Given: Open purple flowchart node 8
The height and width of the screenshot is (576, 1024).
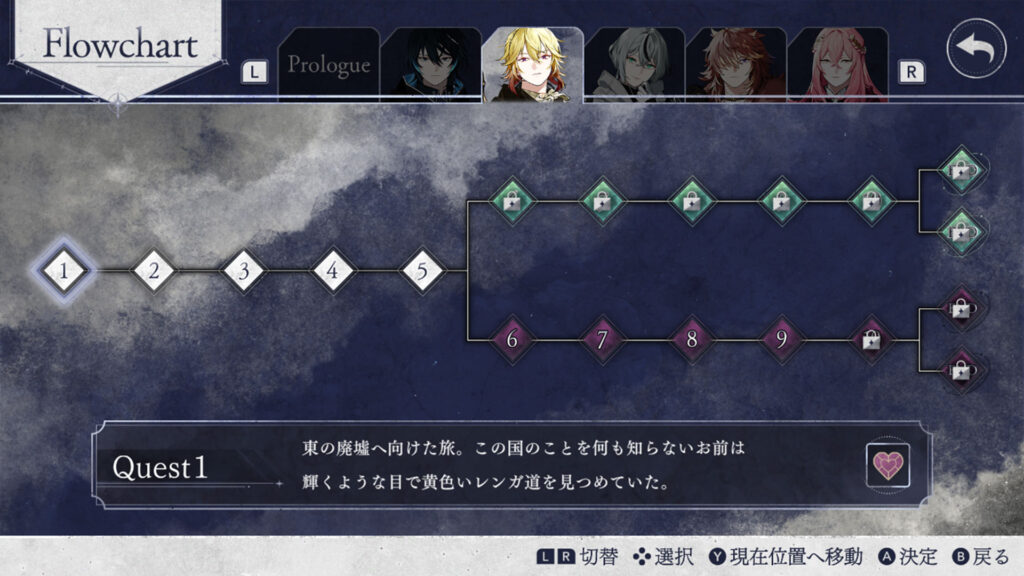Looking at the screenshot, I should (x=692, y=340).
